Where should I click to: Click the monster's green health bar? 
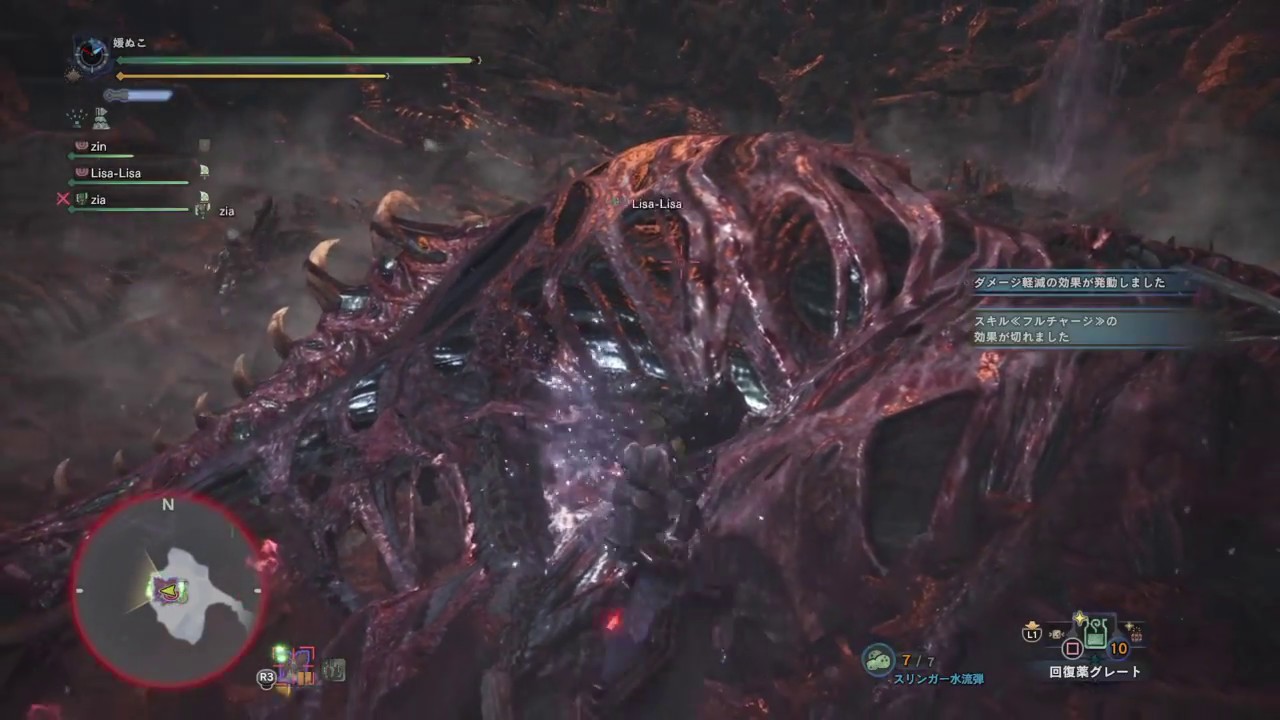290,61
